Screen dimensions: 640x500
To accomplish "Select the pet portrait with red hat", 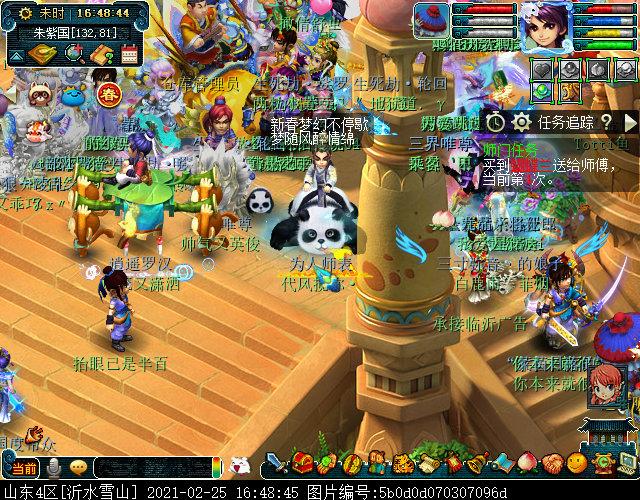I will pyautogui.click(x=432, y=21).
